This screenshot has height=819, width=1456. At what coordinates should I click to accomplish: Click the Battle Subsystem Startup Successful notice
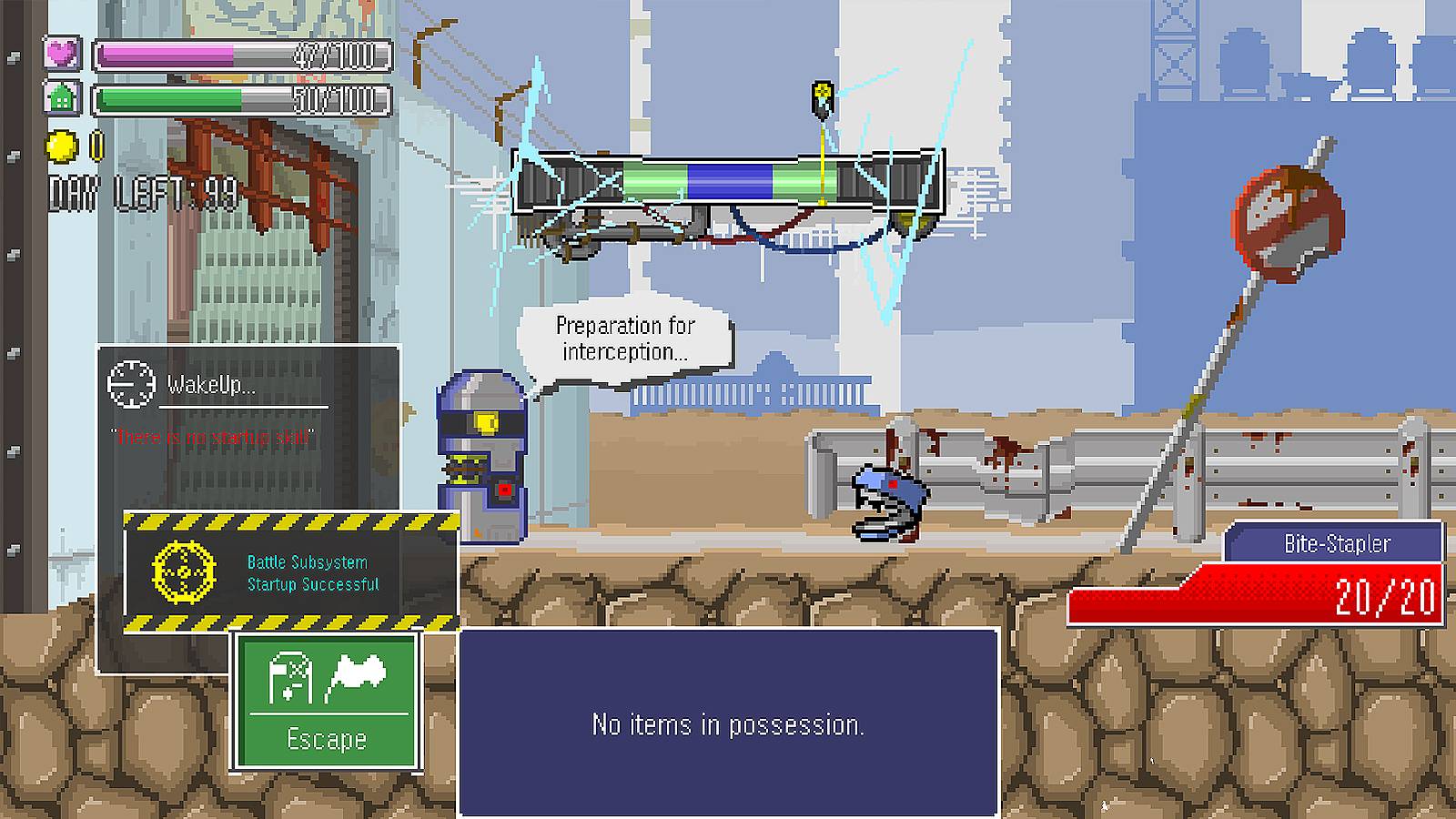coord(291,572)
